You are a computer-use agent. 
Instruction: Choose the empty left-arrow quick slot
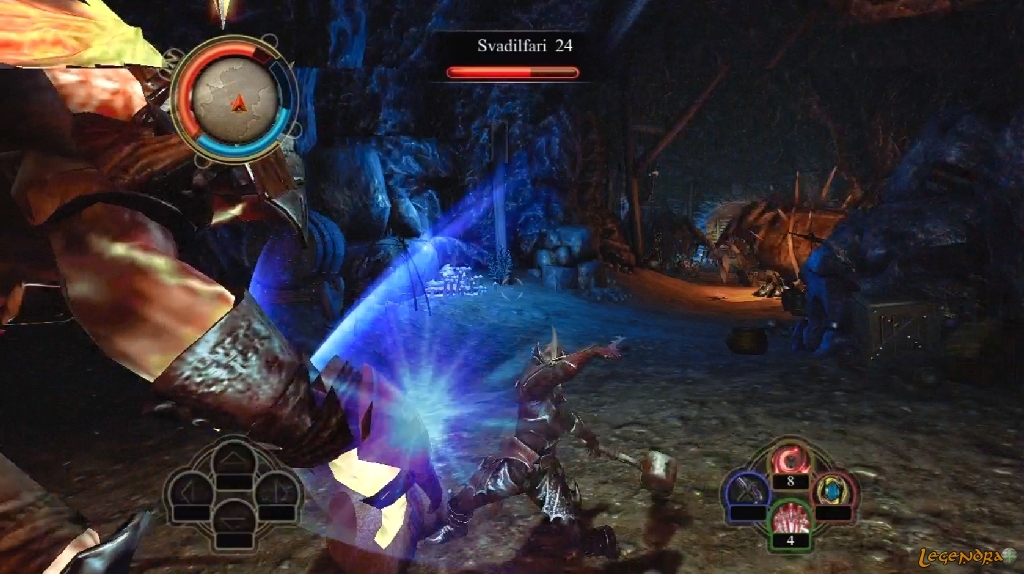[189, 492]
